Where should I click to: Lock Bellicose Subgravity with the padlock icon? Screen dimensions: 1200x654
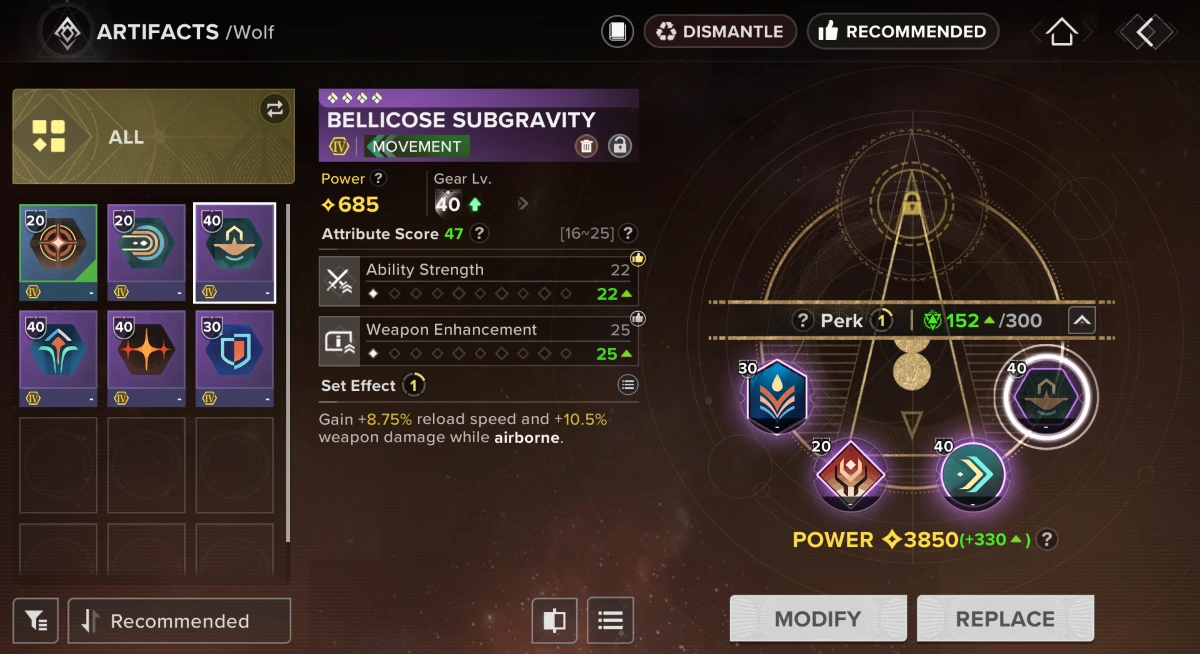pos(620,146)
